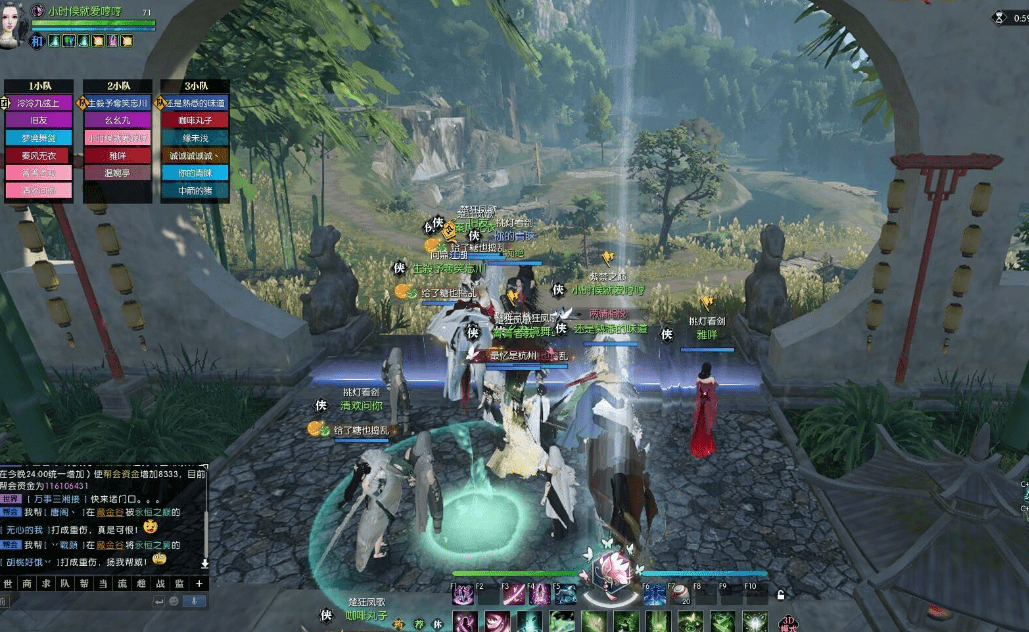1029x632 pixels.
Task: Toggle the hotbar lock icon
Action: (780, 595)
